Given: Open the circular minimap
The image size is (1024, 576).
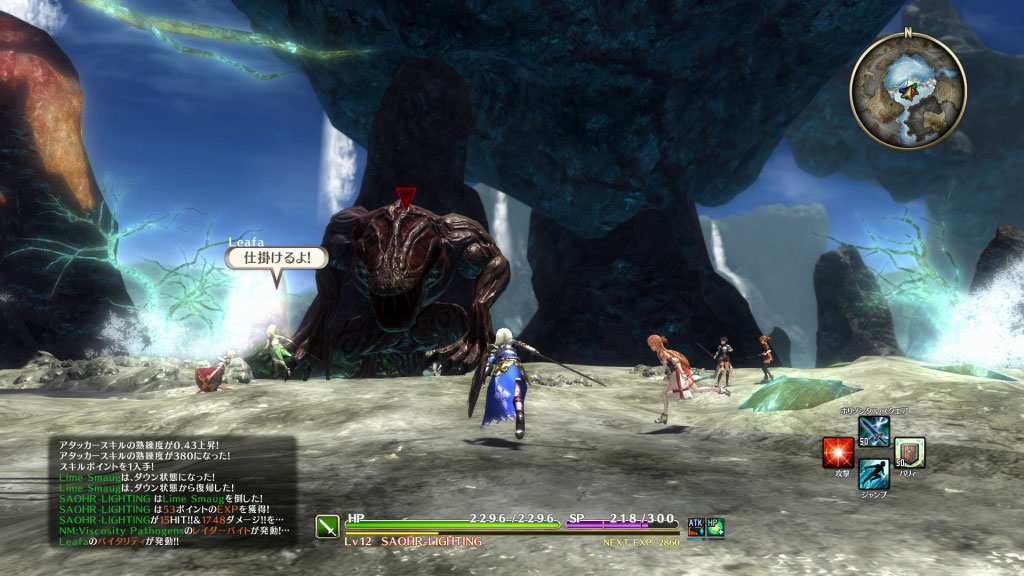Looking at the screenshot, I should [908, 89].
